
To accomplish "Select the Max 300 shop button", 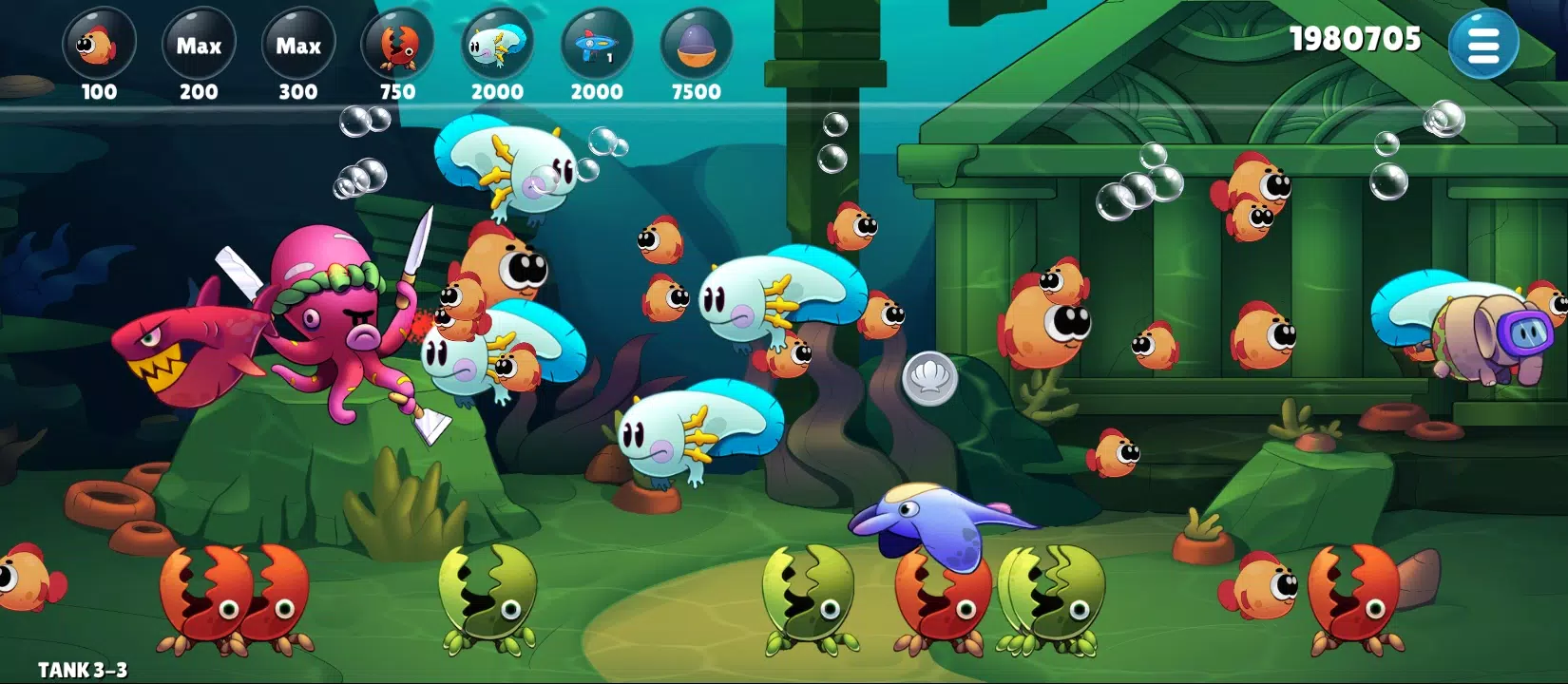I will coord(297,43).
